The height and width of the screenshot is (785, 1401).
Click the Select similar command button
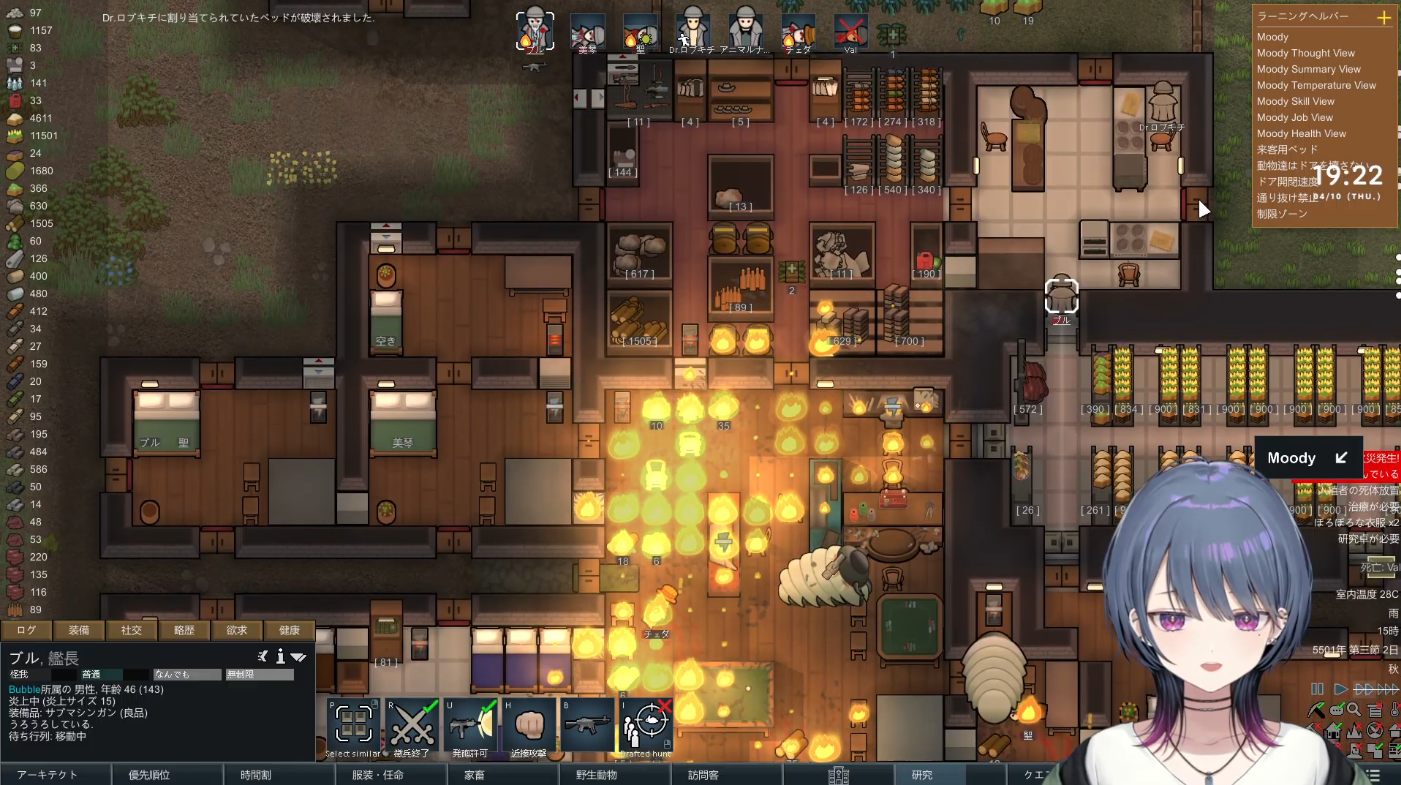pyautogui.click(x=353, y=724)
